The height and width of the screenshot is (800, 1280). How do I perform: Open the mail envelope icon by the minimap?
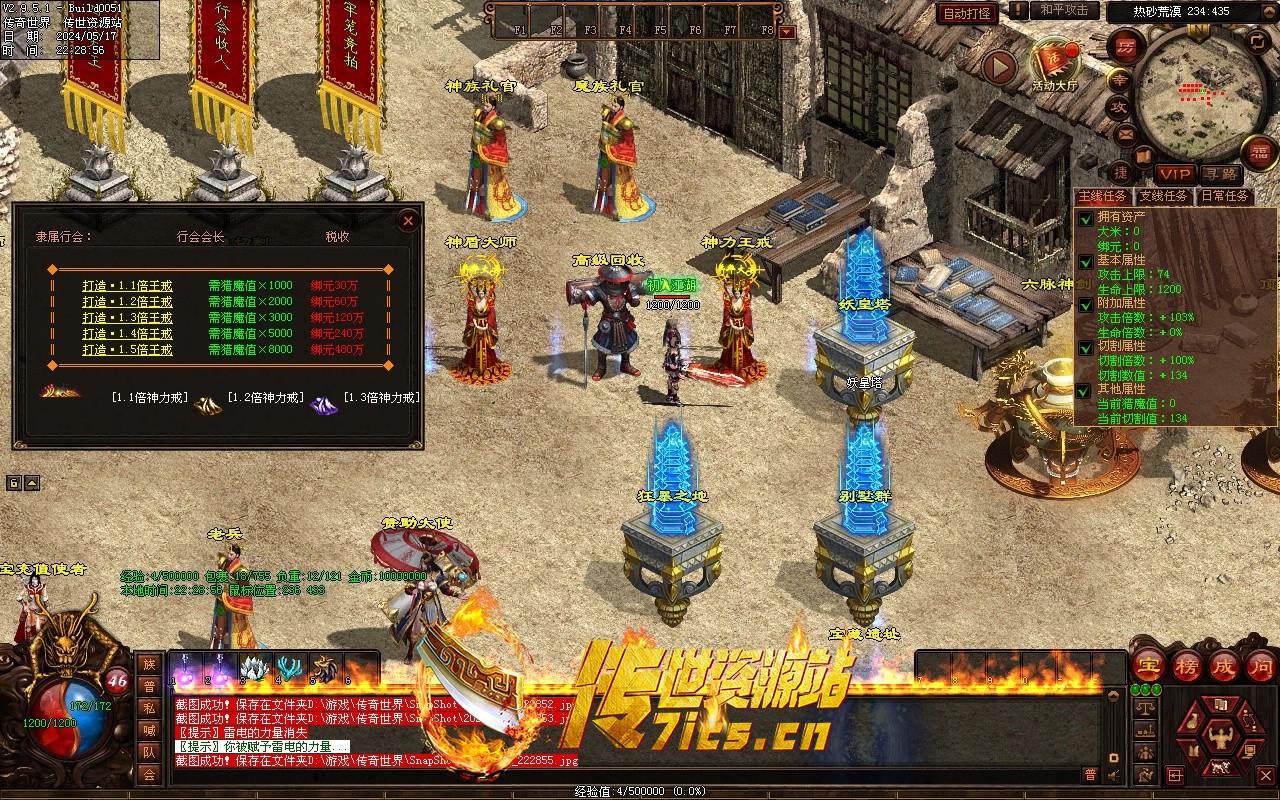(1125, 133)
